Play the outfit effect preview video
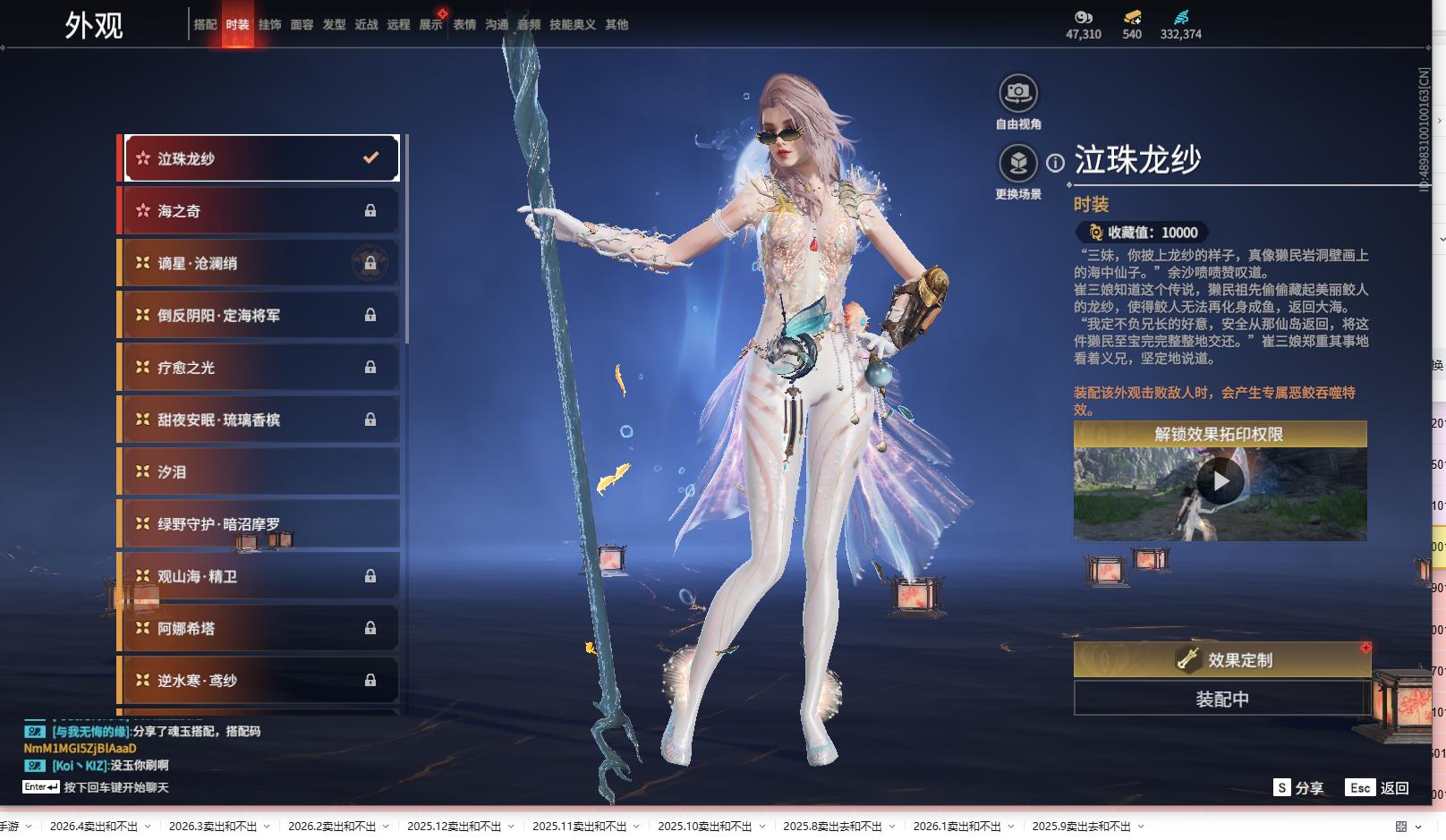The image size is (1446, 840). pyautogui.click(x=1221, y=483)
